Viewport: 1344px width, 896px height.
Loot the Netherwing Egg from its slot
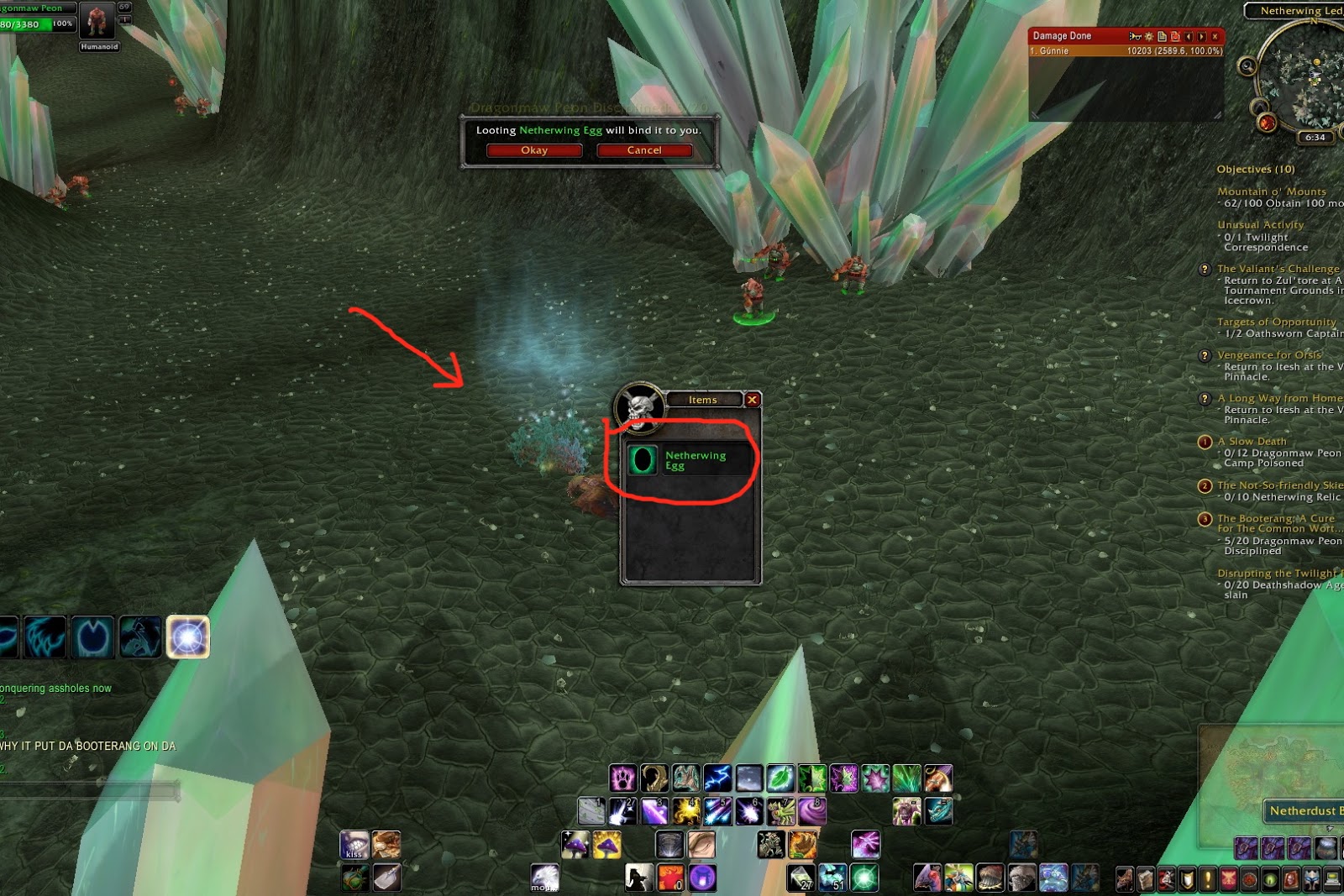click(642, 461)
